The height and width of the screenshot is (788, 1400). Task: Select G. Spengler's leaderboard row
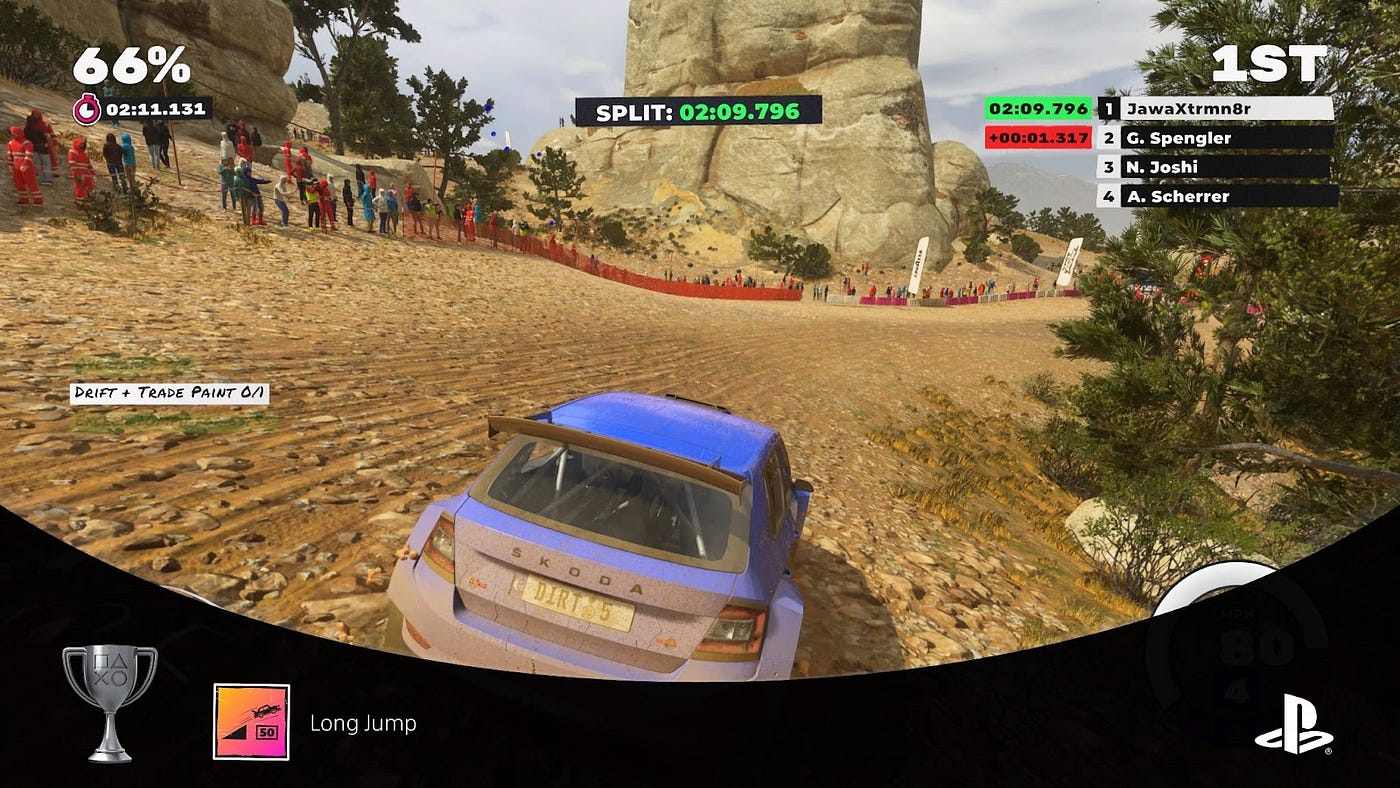pyautogui.click(x=1225, y=138)
